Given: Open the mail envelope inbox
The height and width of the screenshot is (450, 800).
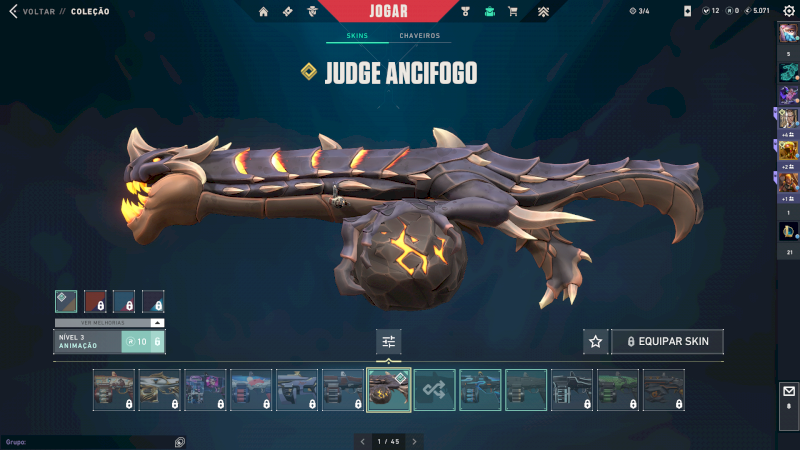Looking at the screenshot, I should (x=788, y=392).
